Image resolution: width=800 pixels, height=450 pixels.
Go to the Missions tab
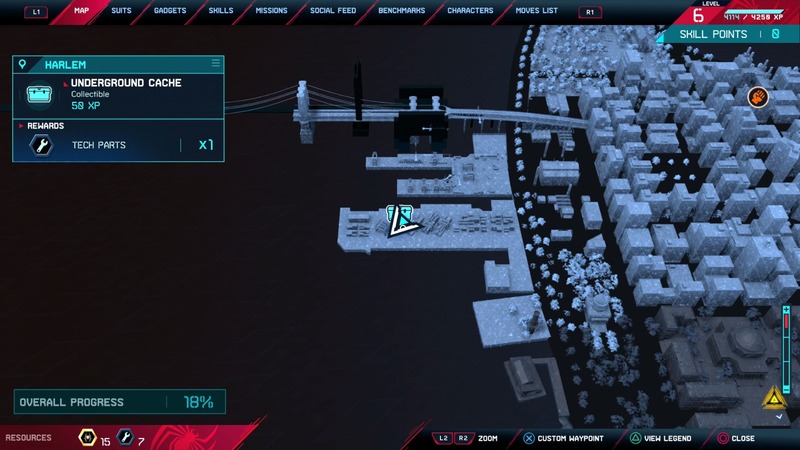(271, 11)
